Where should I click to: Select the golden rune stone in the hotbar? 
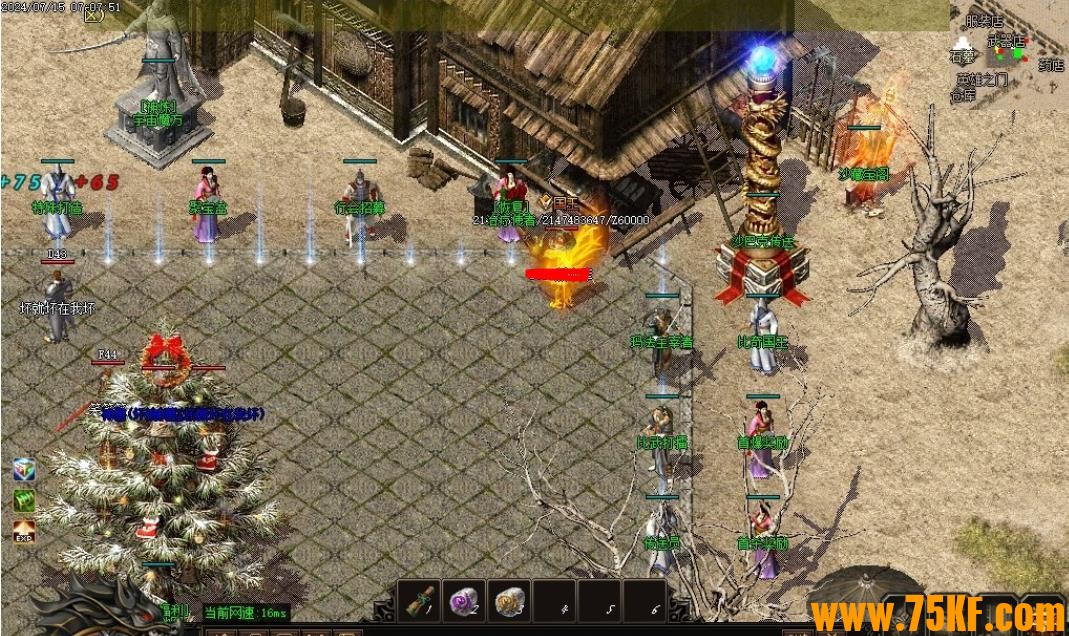click(x=510, y=601)
